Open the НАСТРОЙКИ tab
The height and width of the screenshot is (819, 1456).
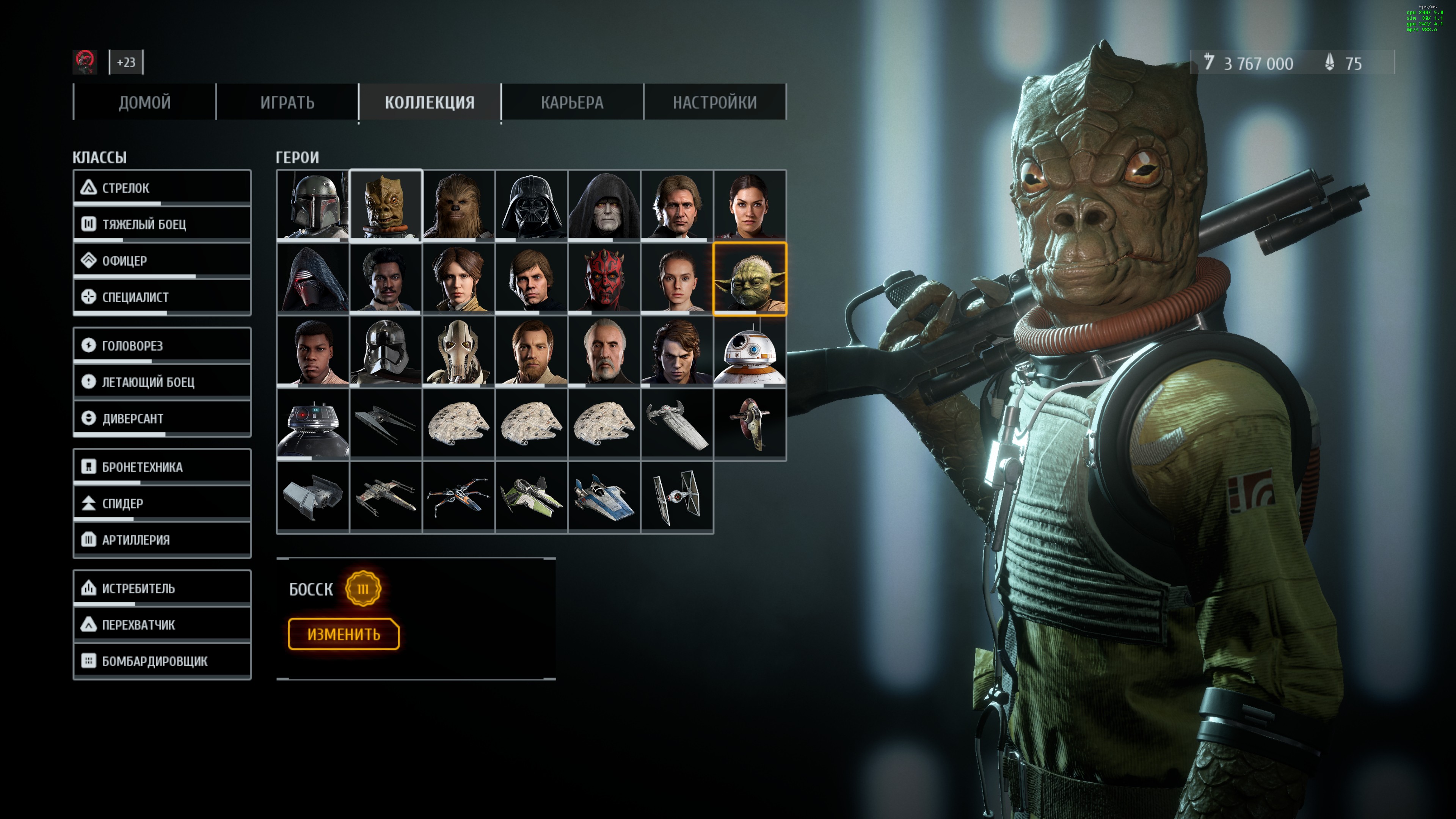pos(714,102)
